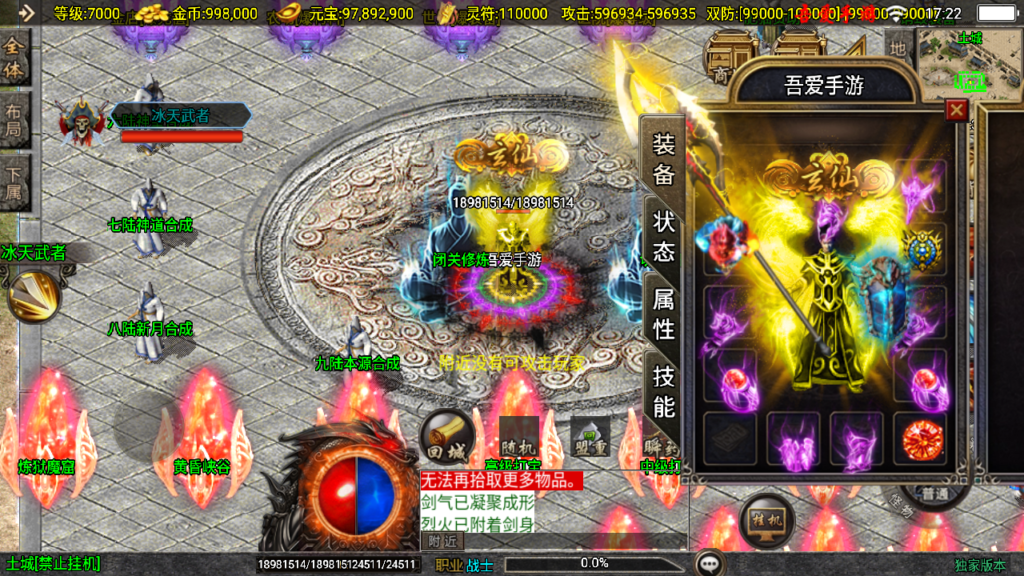
Task: Open the 附近 nearby chat channel
Action: (x=442, y=541)
